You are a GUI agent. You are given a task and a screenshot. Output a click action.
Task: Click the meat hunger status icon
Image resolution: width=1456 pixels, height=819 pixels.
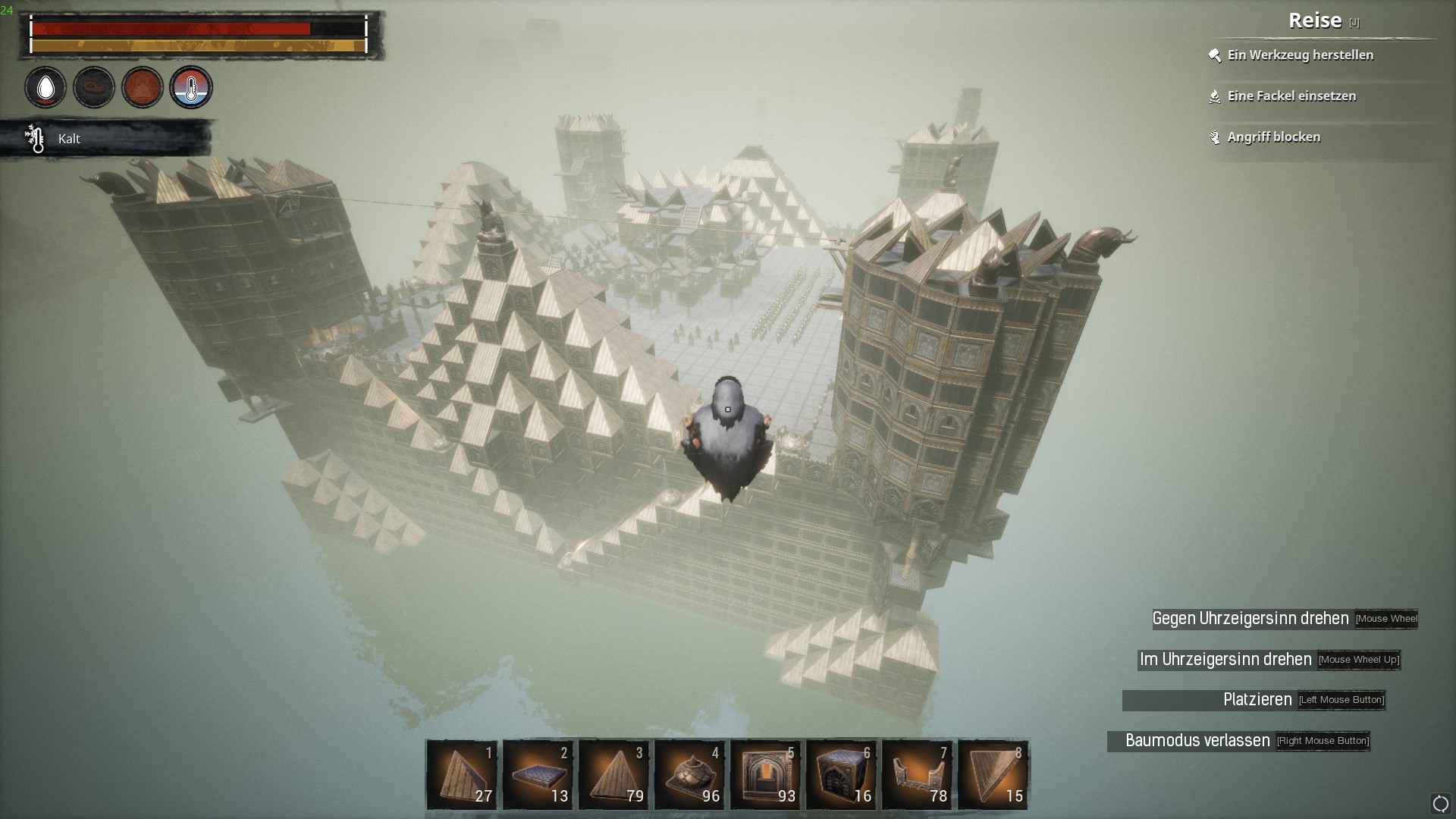pyautogui.click(x=94, y=88)
